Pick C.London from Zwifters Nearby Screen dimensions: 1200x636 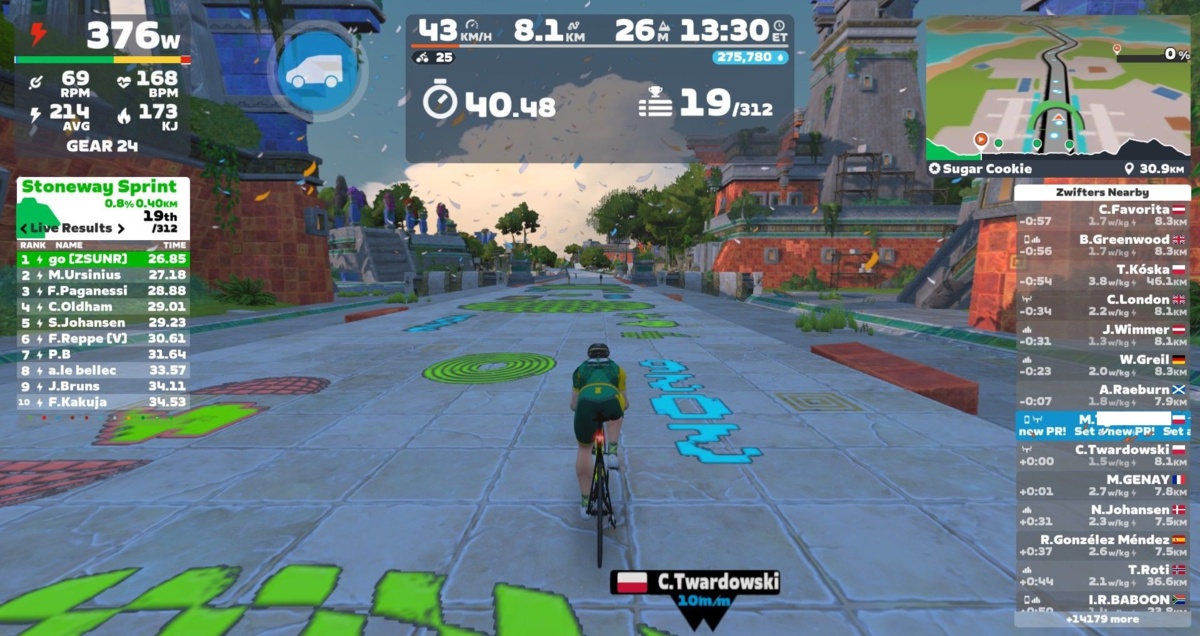point(1102,305)
